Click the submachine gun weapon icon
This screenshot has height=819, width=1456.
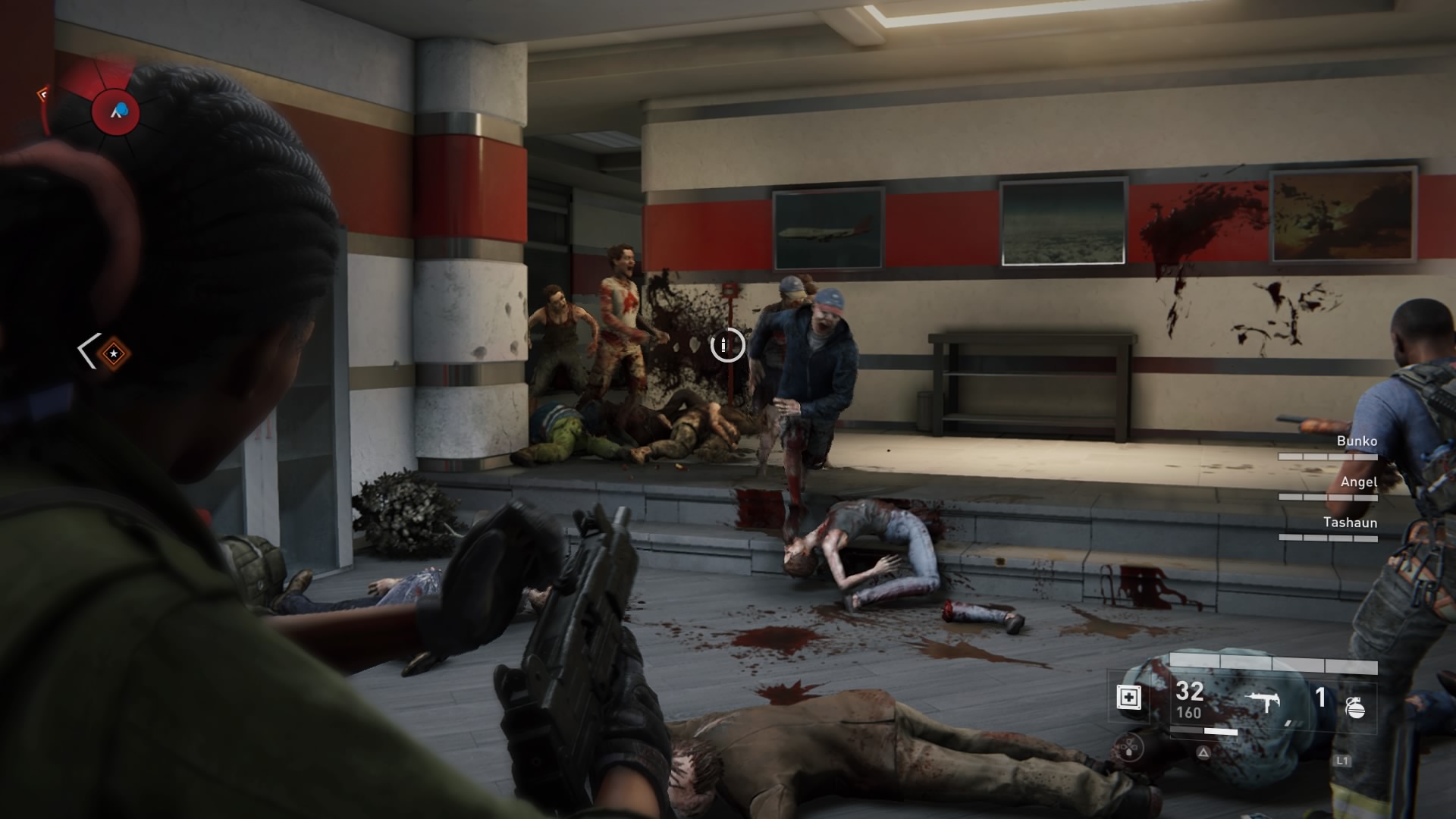1263,702
